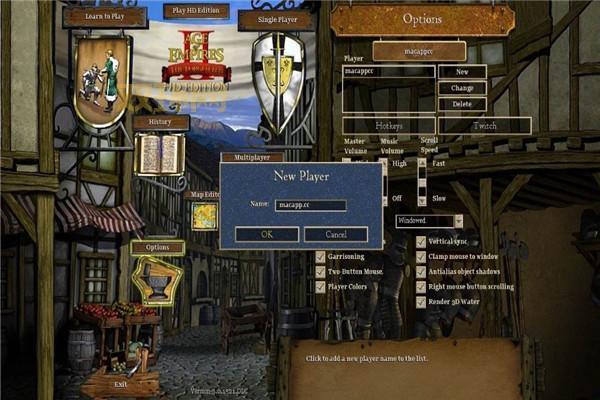Toggle Clamp mouse to window
This screenshot has width=600, height=400.
(x=421, y=257)
